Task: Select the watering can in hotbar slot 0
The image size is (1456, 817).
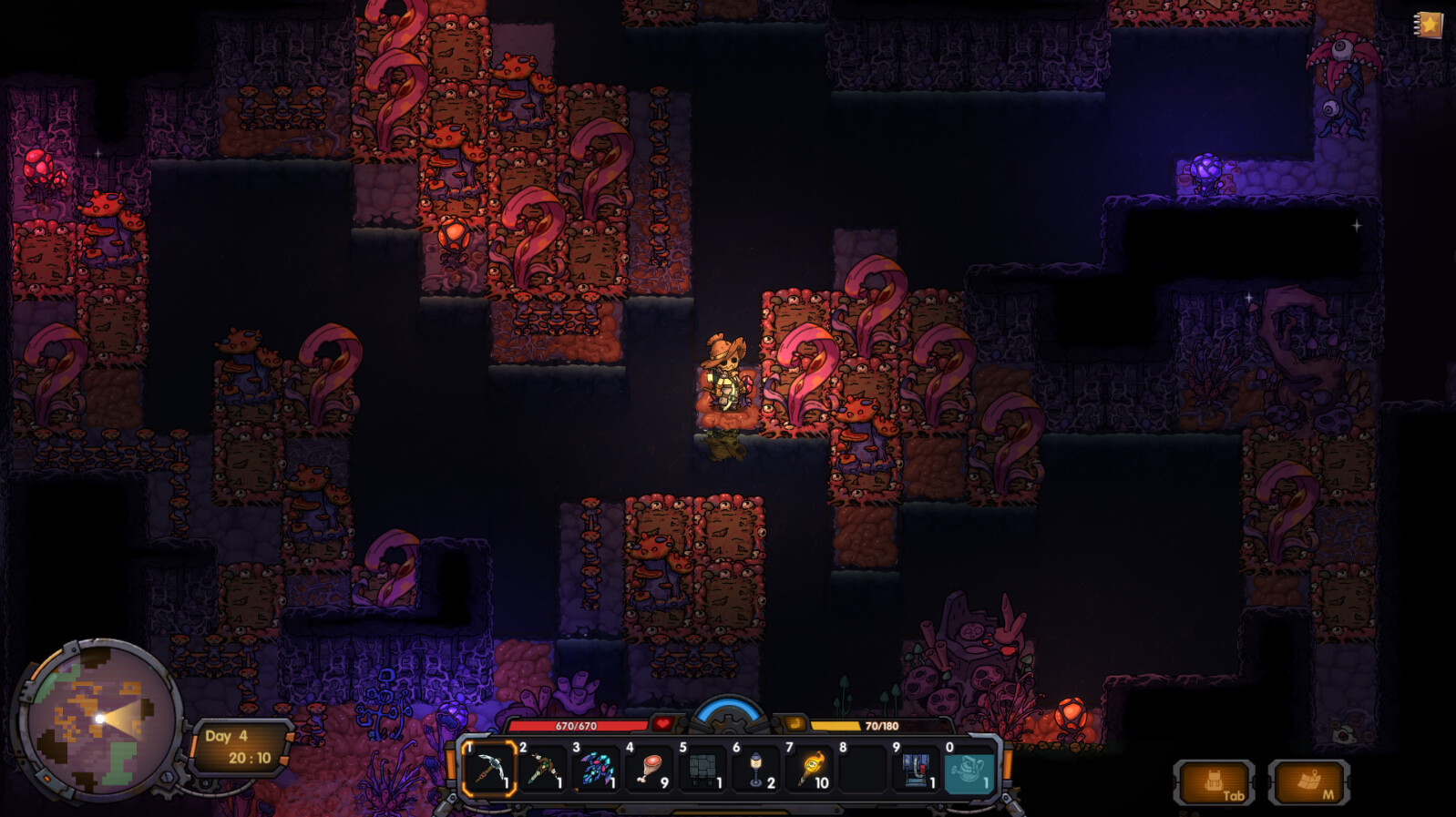Action: [969, 770]
